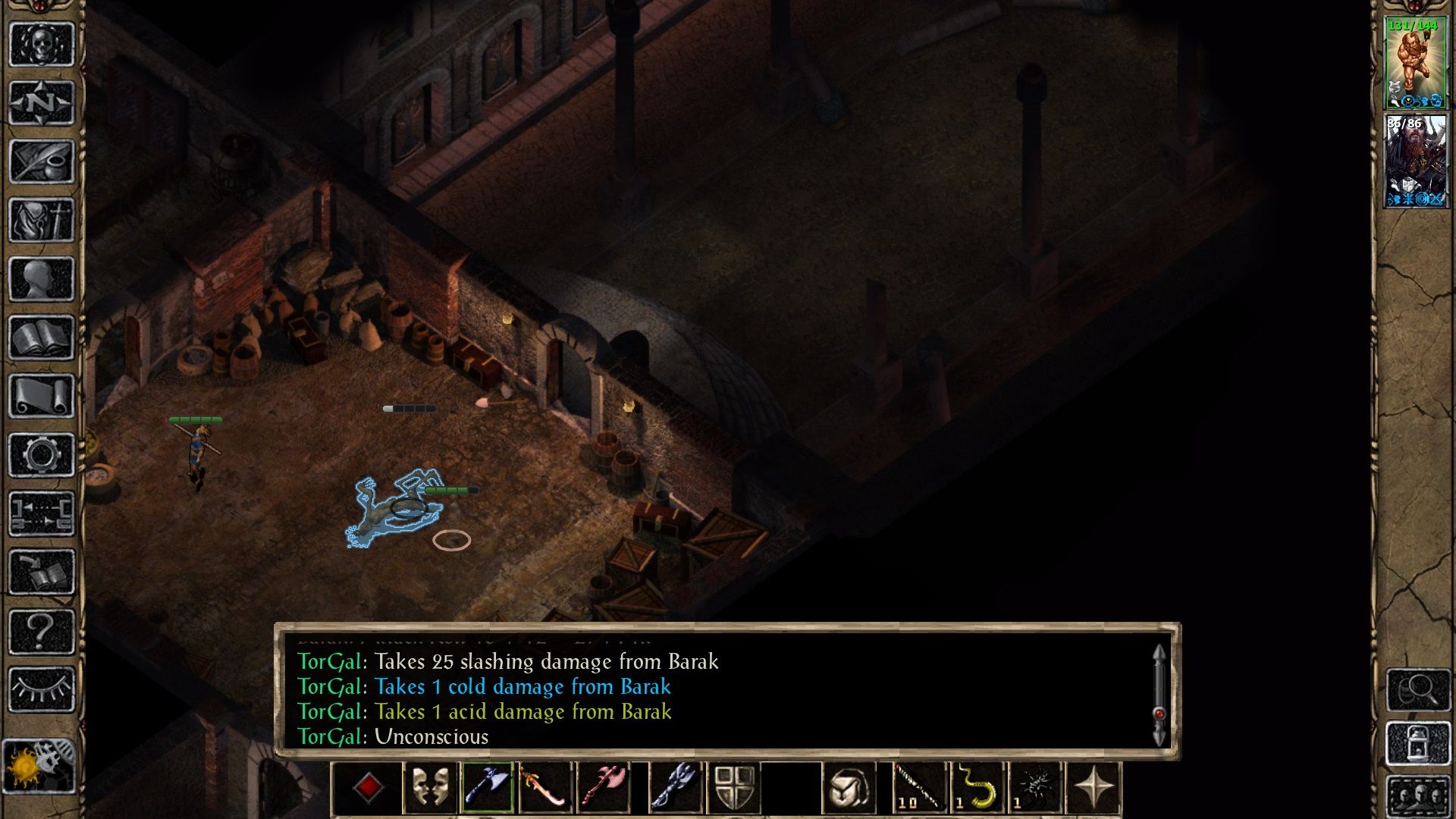Return to game via skull button
The image size is (1456, 819).
[x=41, y=45]
